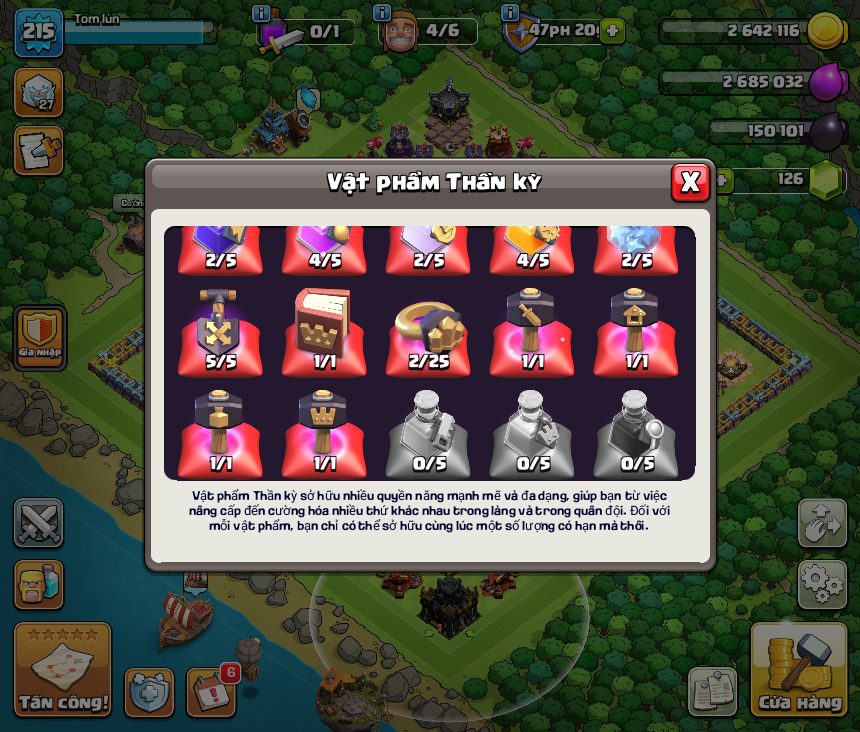The height and width of the screenshot is (732, 860).
Task: Open the events calendar with red badge
Action: 211,691
